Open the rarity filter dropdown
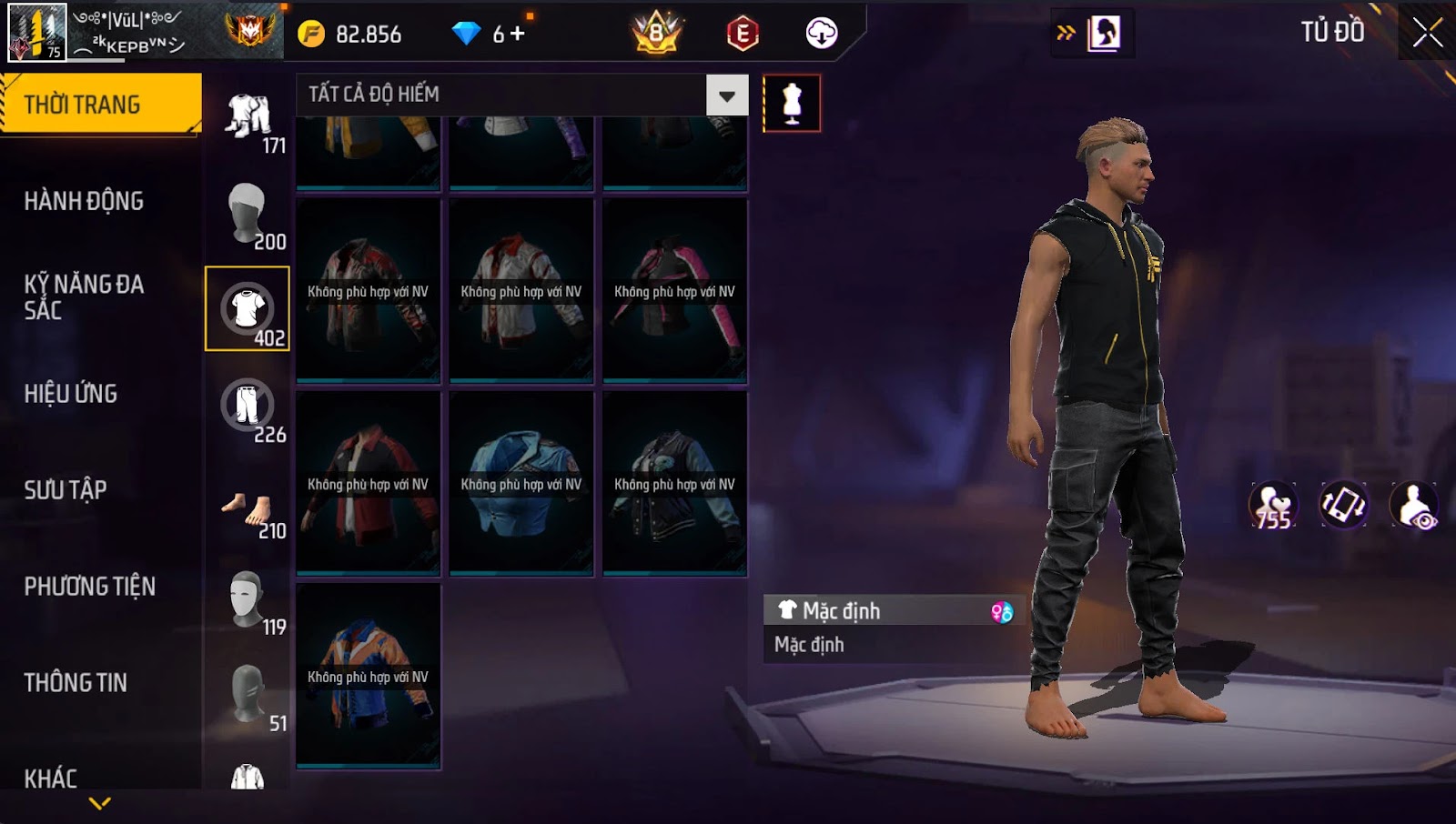The height and width of the screenshot is (824, 1456). click(x=726, y=95)
